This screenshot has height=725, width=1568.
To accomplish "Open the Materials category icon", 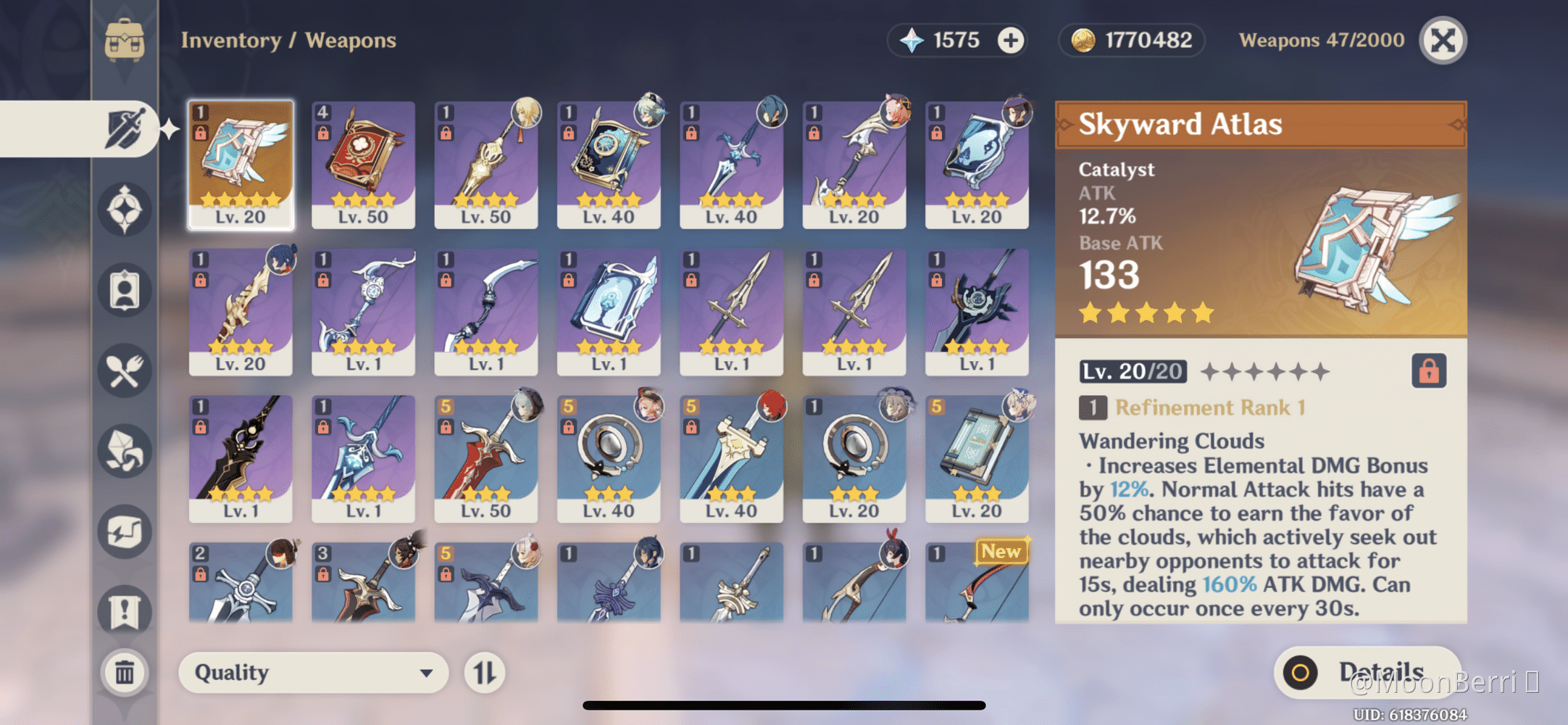I will click(x=123, y=451).
